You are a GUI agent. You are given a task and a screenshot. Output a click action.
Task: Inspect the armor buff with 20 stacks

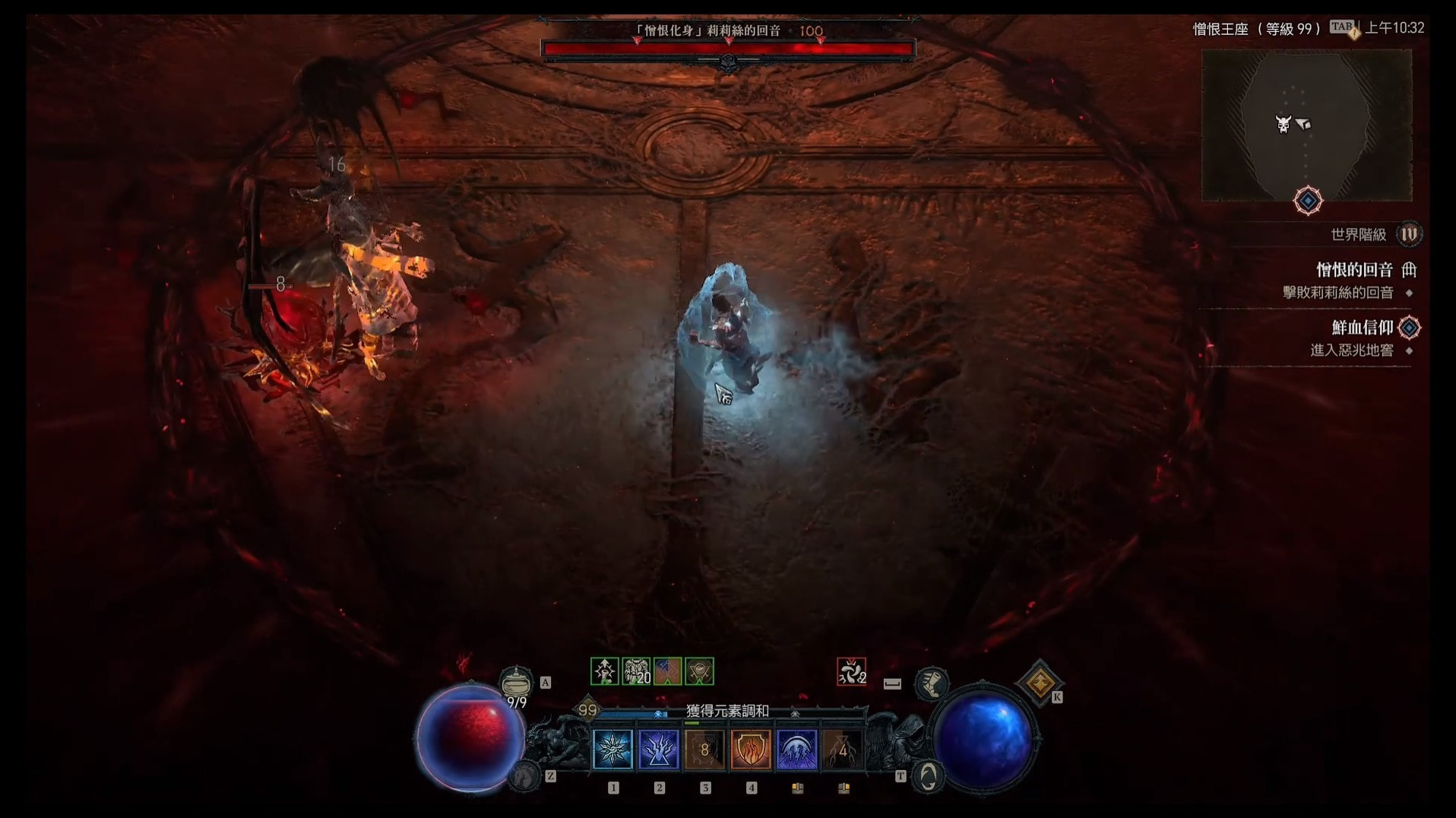636,671
